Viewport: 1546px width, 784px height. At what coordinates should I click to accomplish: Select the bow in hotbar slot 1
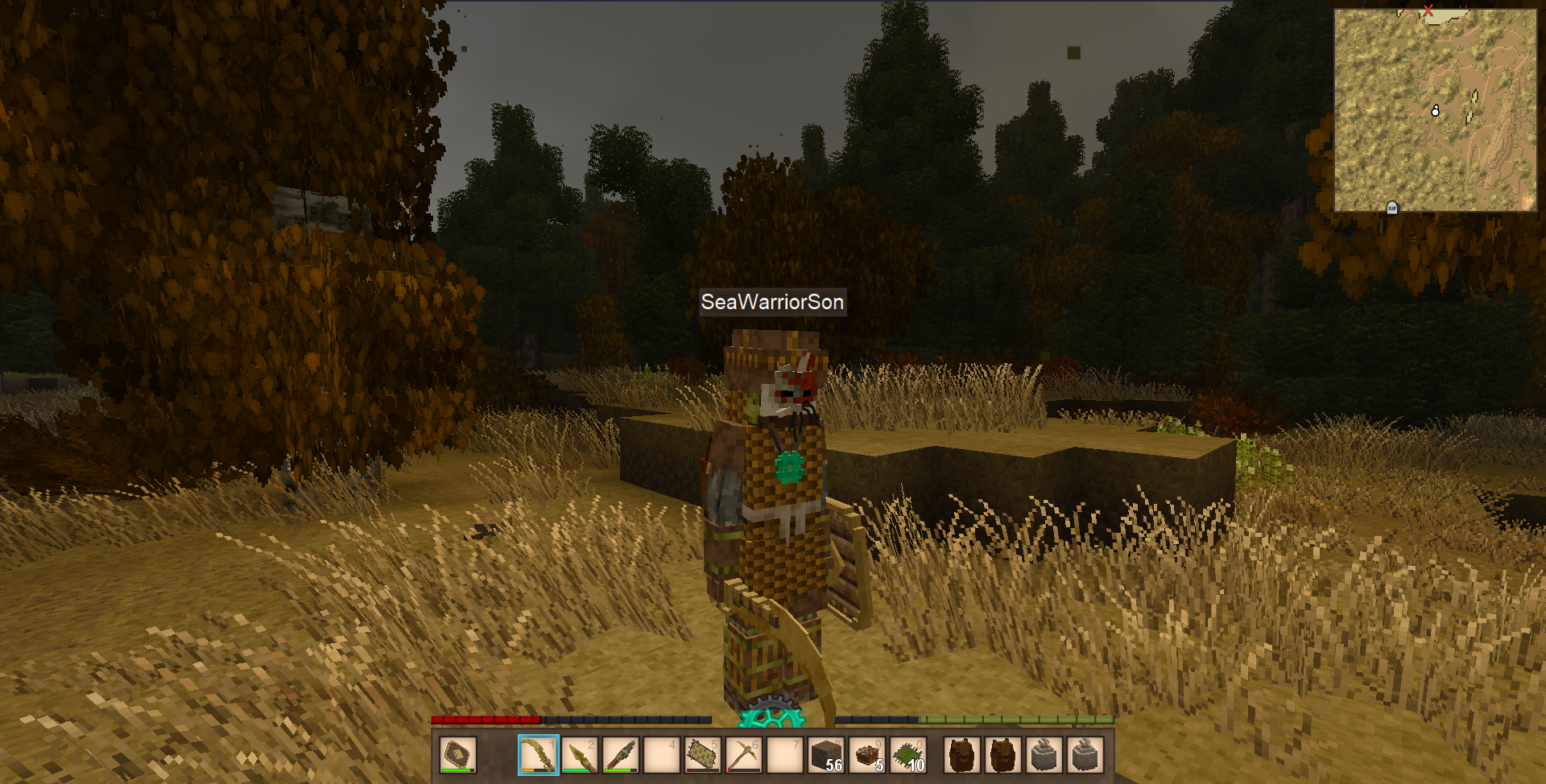point(538,755)
